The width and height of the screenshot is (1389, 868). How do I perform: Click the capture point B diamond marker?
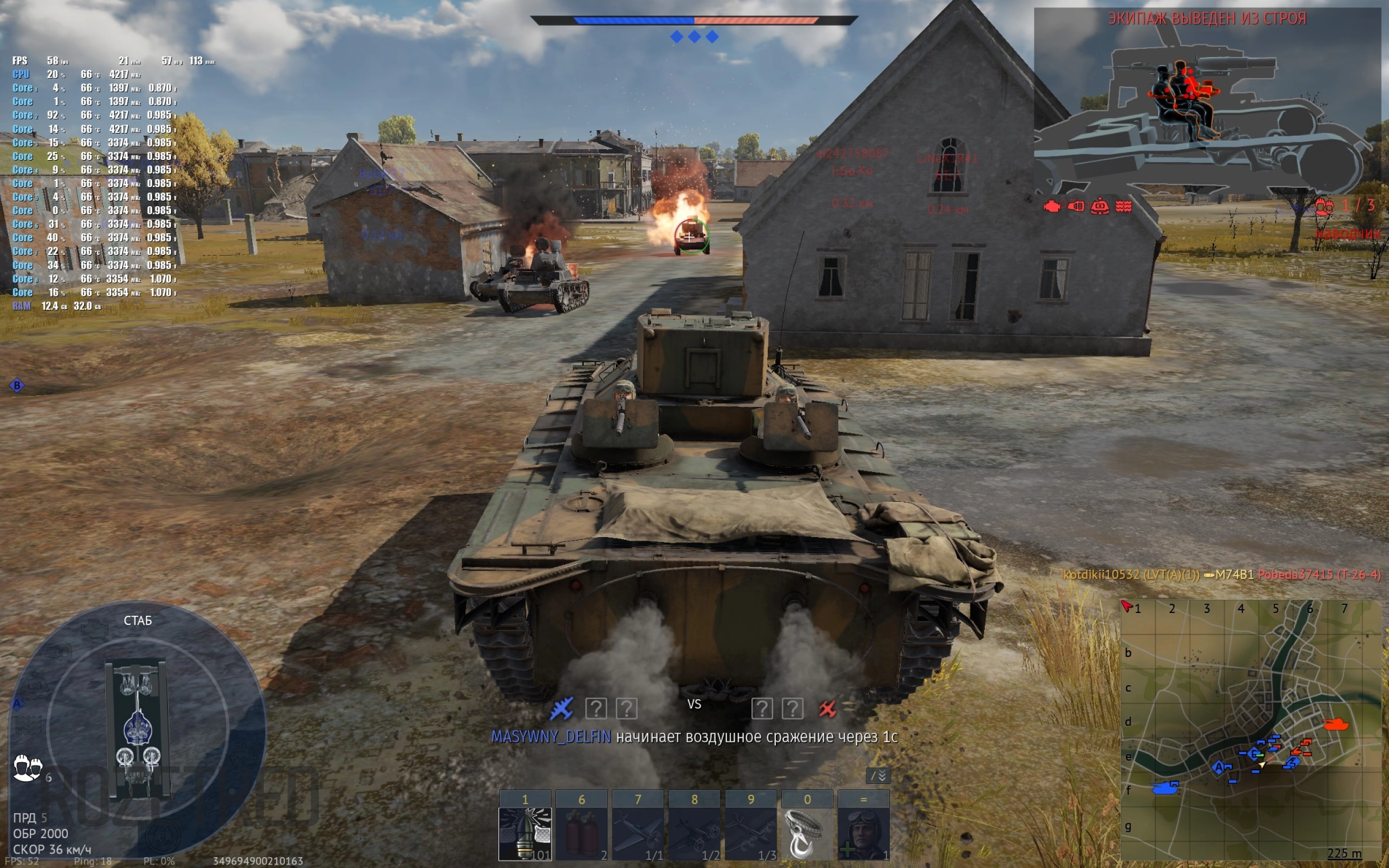tap(17, 386)
